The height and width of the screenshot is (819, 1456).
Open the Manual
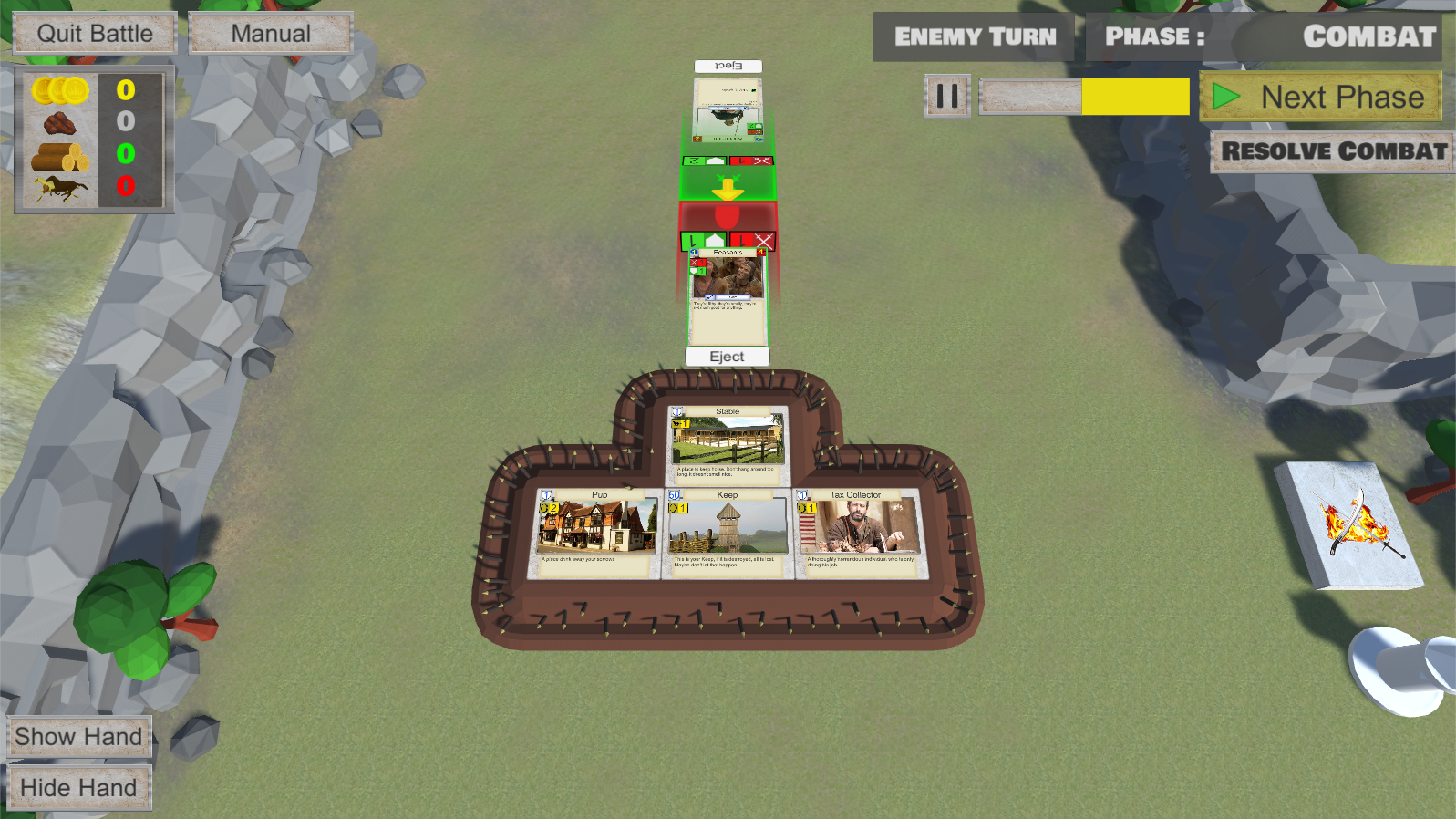pyautogui.click(x=271, y=34)
